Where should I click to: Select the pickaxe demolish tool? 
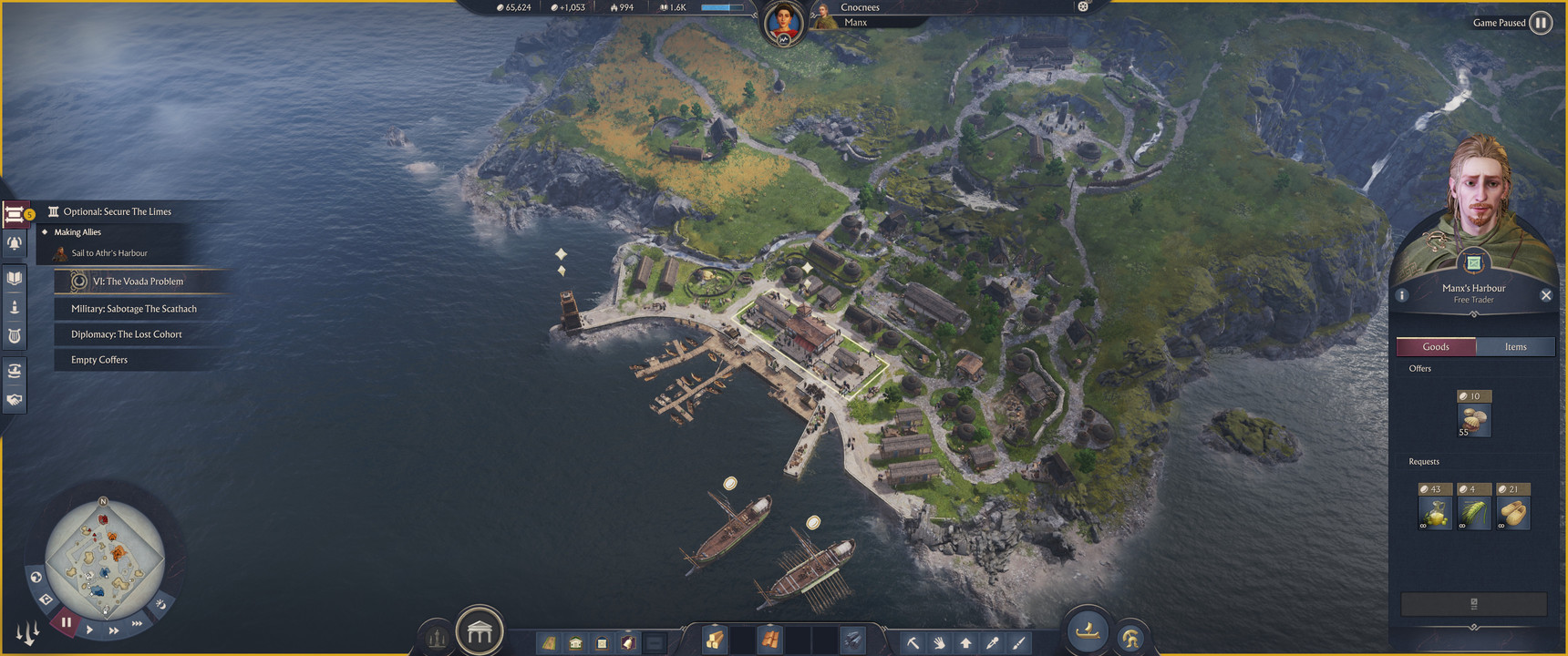coord(913,642)
